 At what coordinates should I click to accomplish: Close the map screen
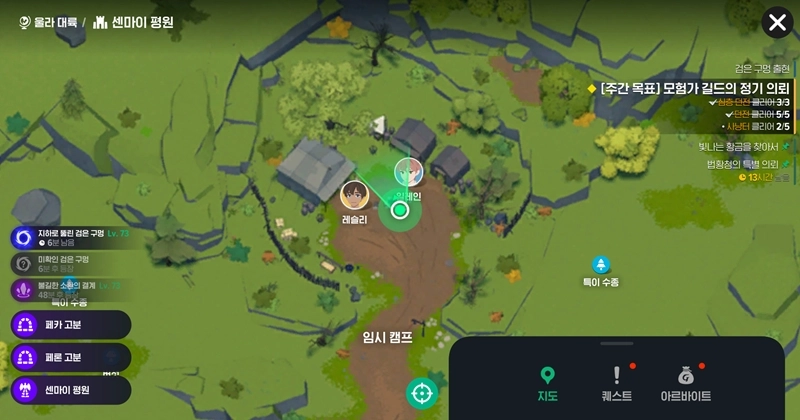pos(776,22)
